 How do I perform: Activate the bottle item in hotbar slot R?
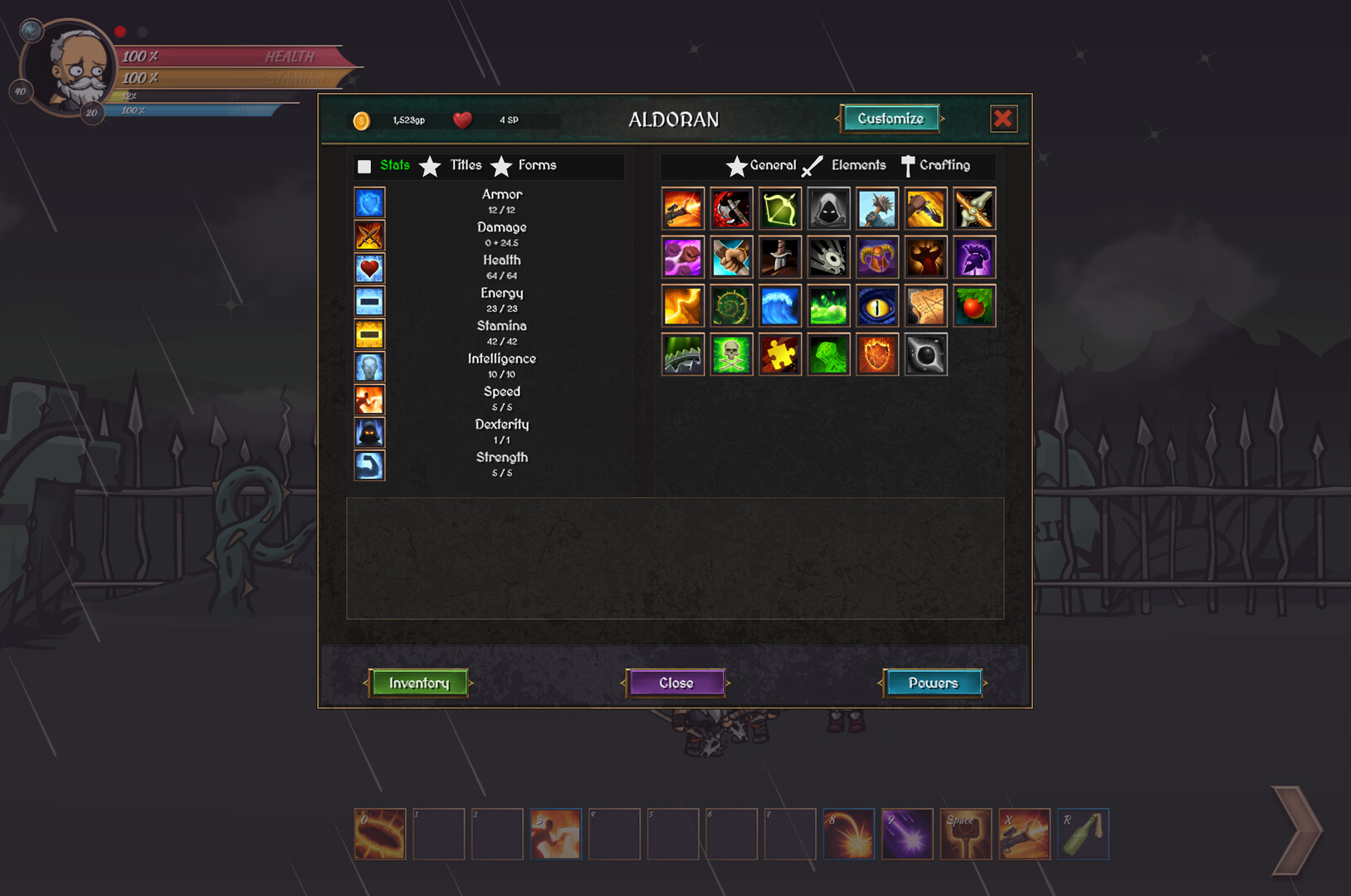pyautogui.click(x=1083, y=834)
